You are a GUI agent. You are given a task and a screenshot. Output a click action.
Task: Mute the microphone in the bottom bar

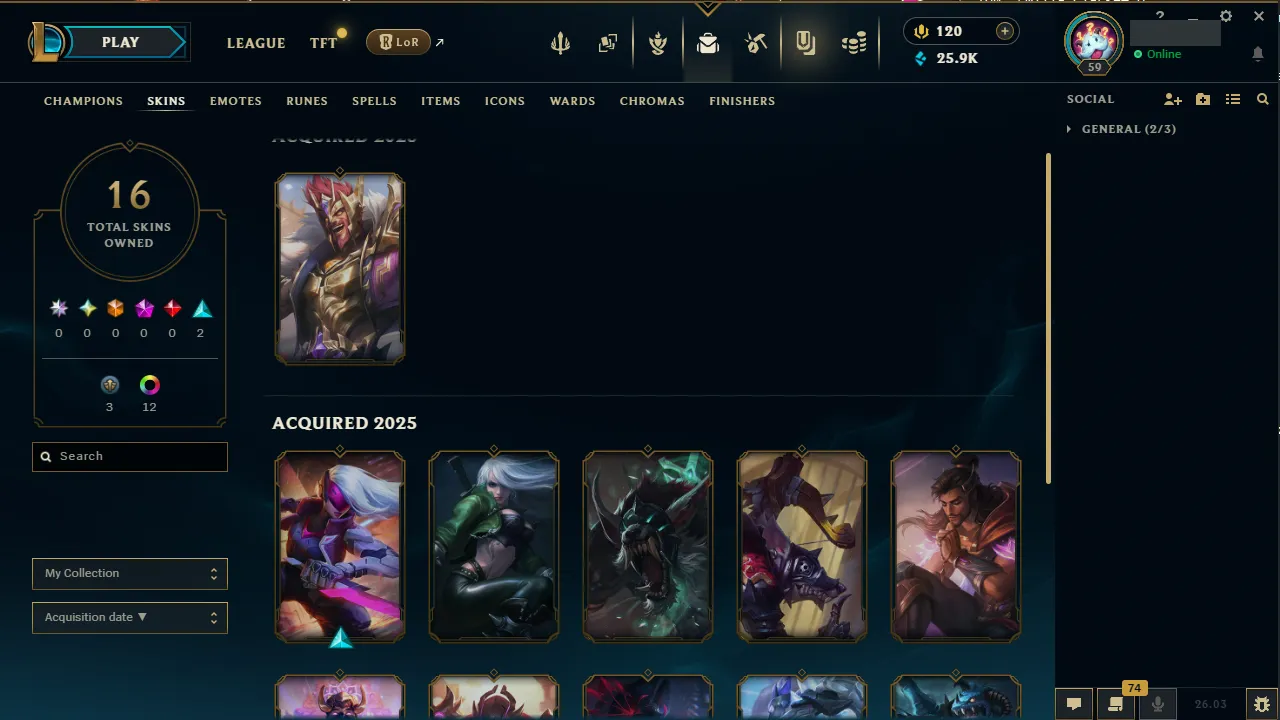pyautogui.click(x=1157, y=703)
